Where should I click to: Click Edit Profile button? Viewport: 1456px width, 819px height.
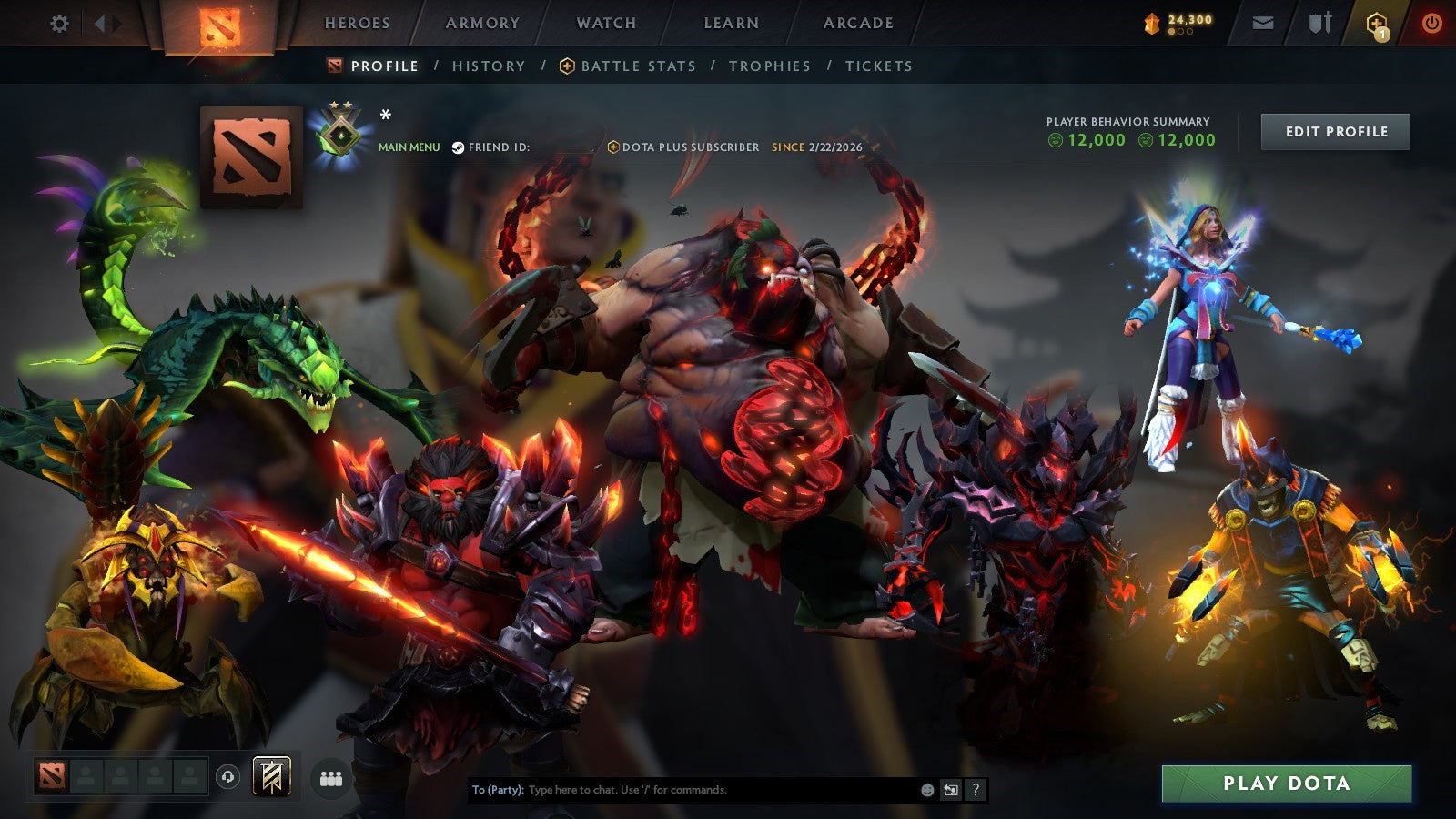pyautogui.click(x=1335, y=131)
